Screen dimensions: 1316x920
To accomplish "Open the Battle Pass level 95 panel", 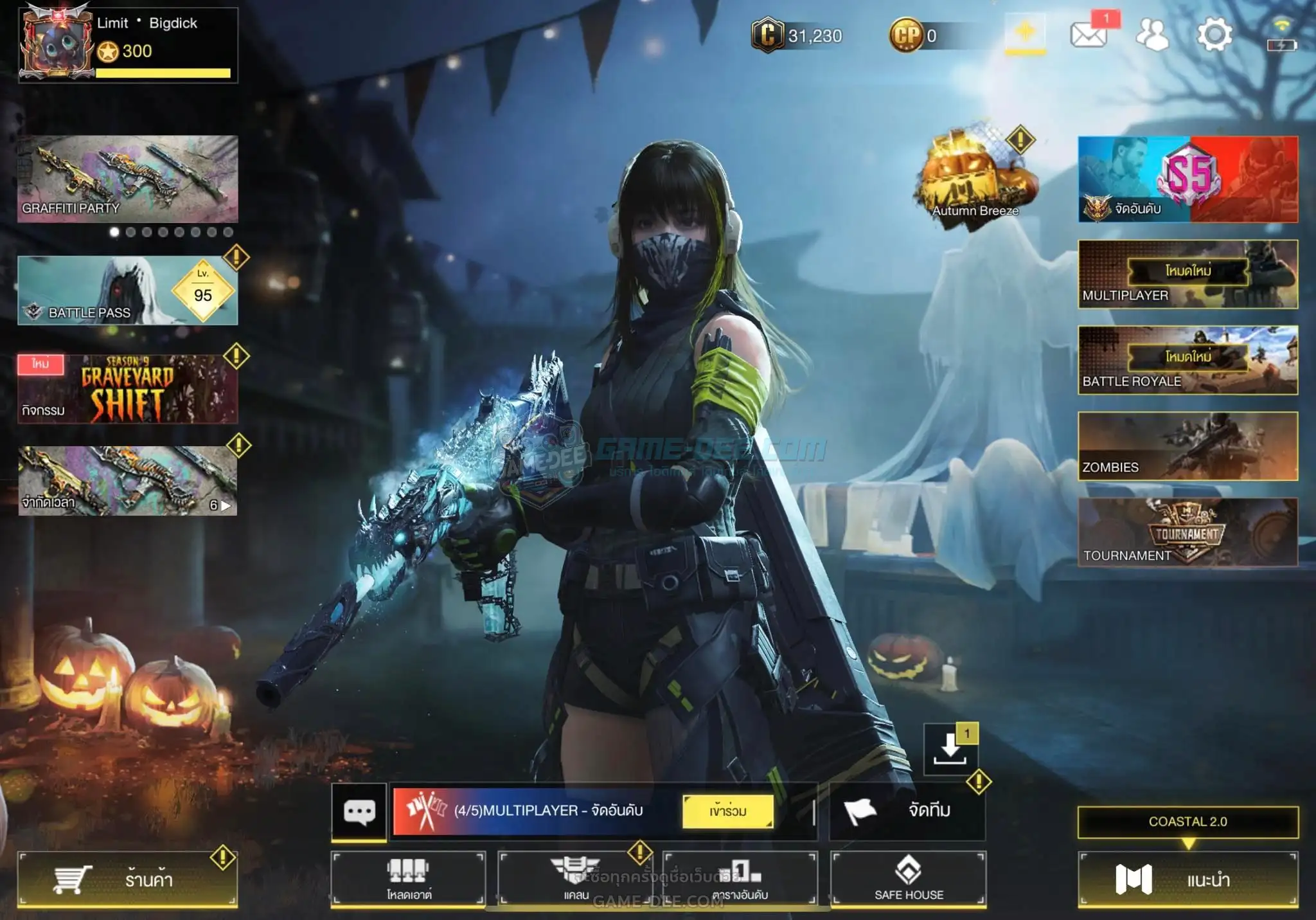I will tap(127, 290).
